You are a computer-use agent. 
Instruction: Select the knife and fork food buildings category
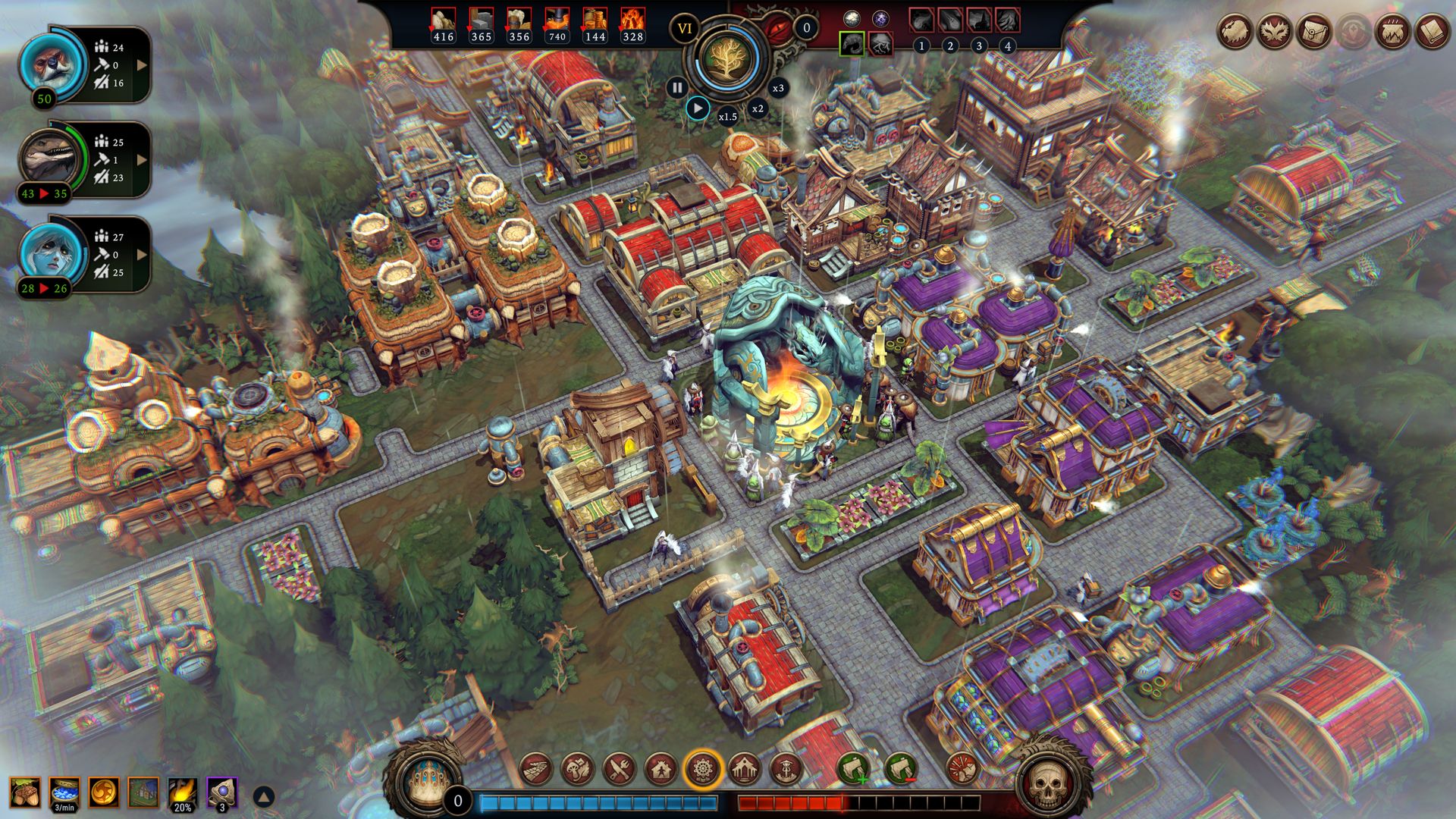(620, 770)
